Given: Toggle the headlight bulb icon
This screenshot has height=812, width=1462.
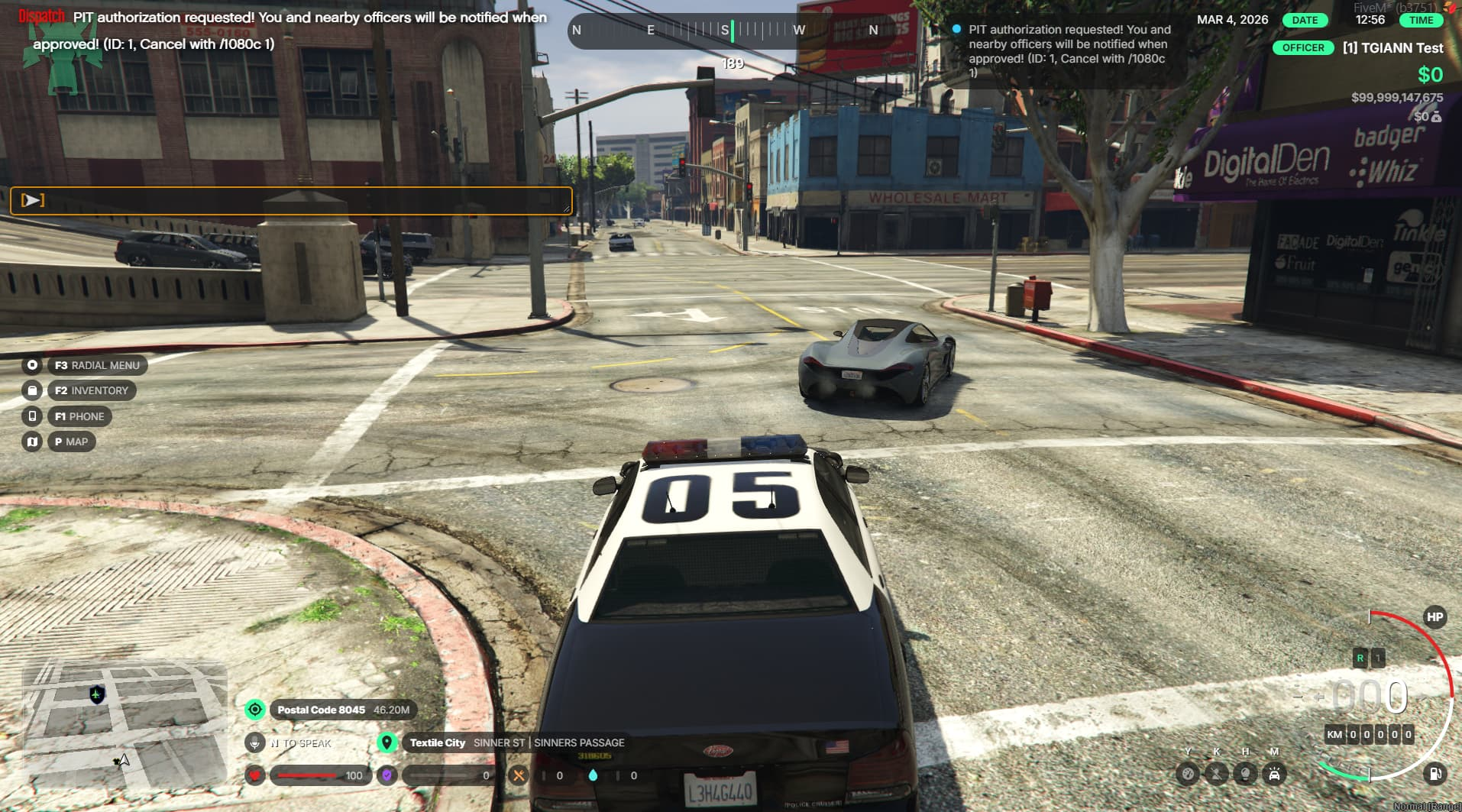Looking at the screenshot, I should point(1245,775).
